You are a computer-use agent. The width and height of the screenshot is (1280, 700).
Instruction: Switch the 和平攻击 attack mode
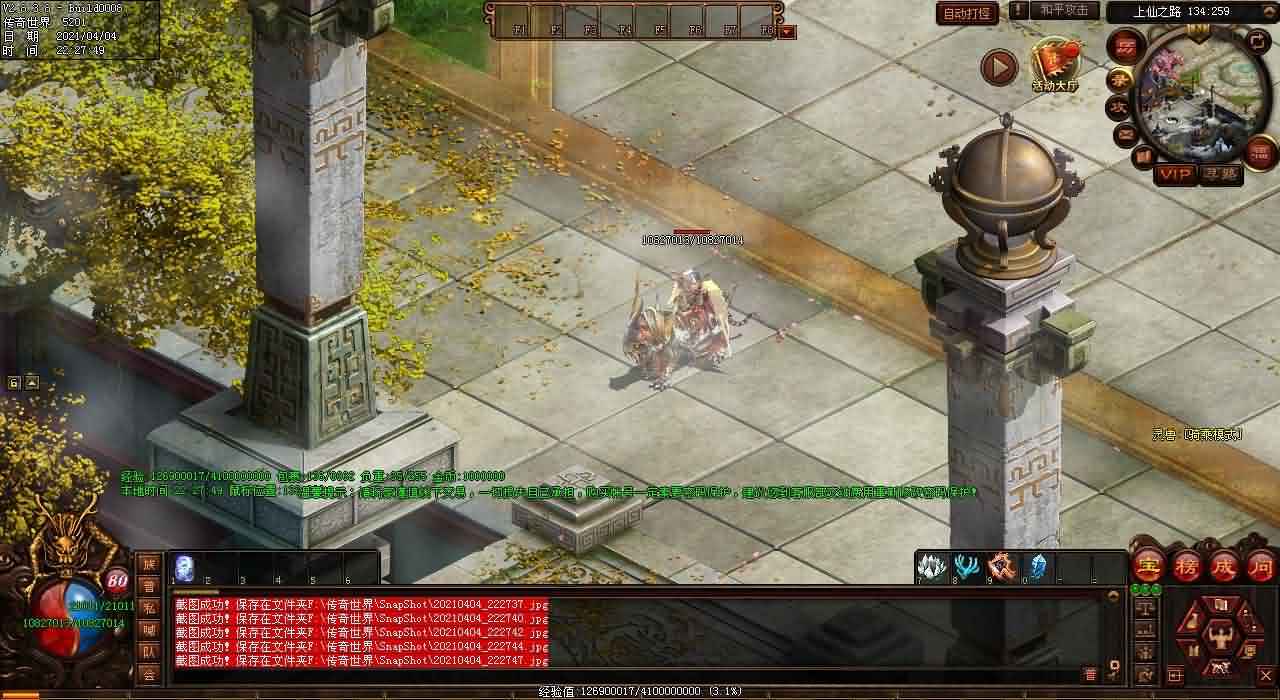tap(1064, 11)
